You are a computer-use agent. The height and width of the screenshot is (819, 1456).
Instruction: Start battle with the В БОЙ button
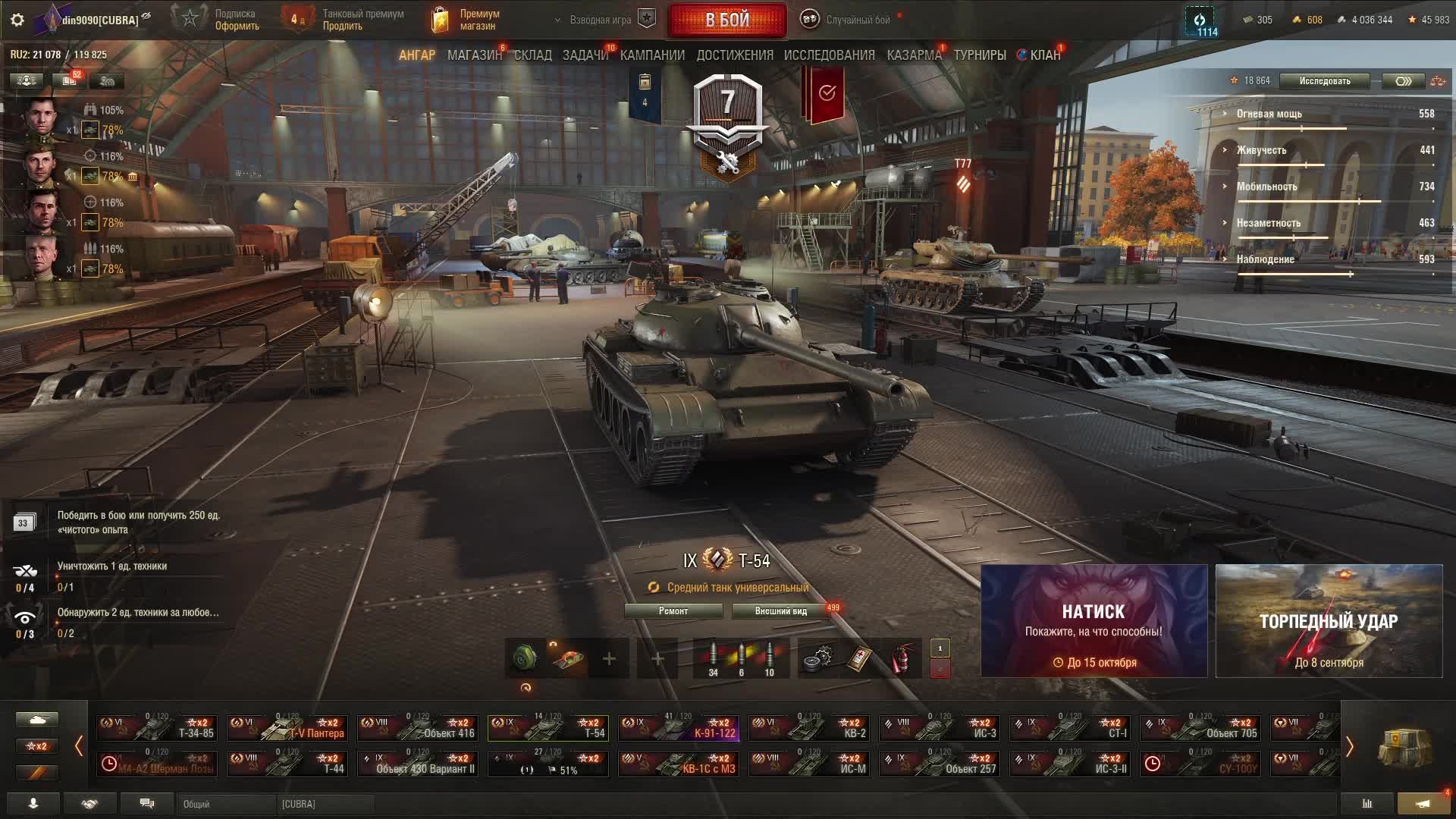[726, 20]
